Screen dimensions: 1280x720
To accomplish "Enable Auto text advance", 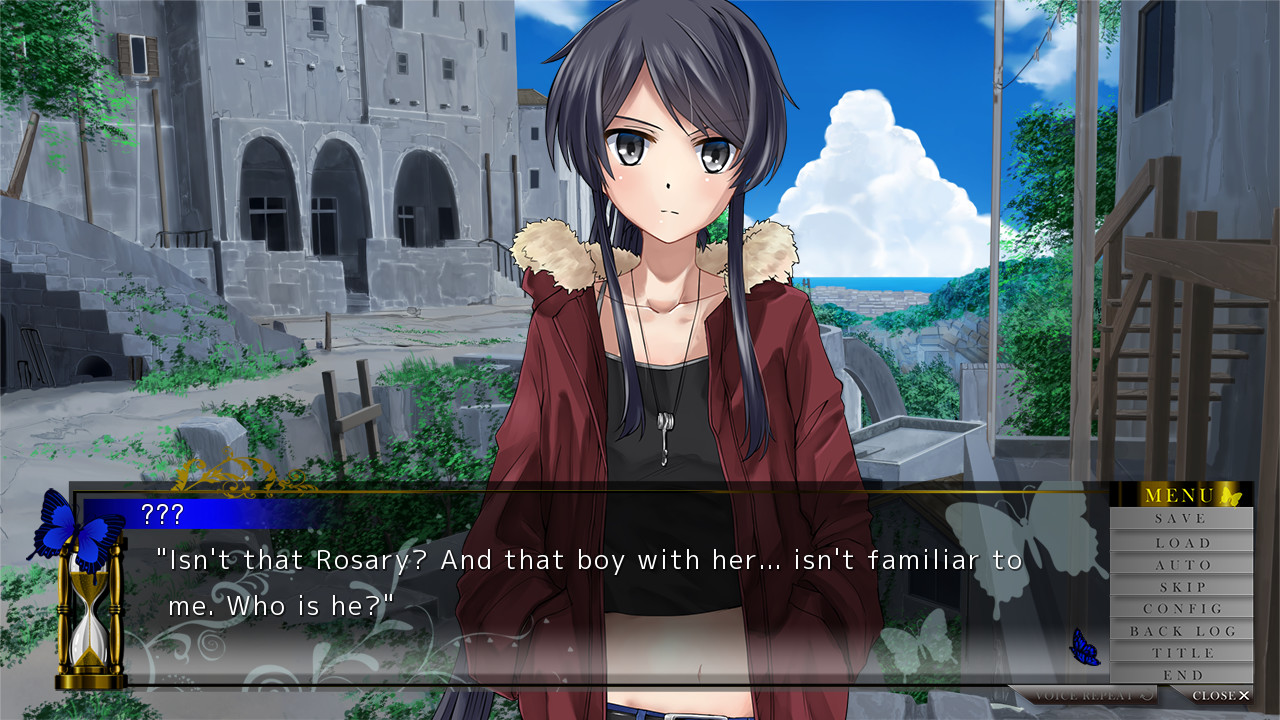I will pyautogui.click(x=1181, y=564).
